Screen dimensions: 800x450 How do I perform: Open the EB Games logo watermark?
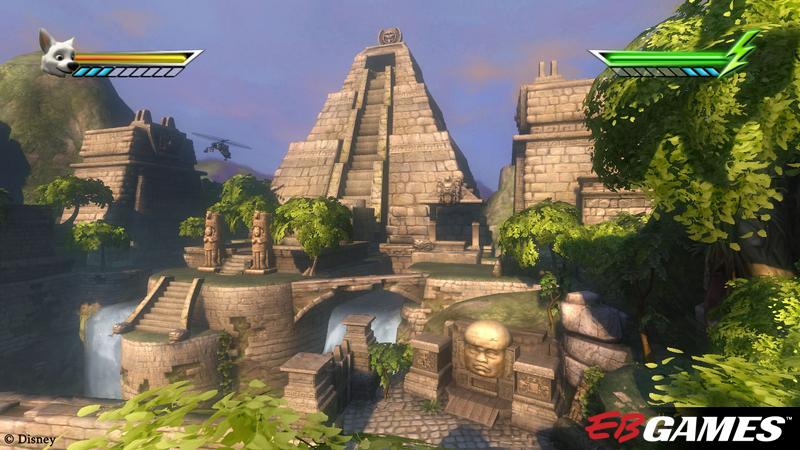pos(684,427)
